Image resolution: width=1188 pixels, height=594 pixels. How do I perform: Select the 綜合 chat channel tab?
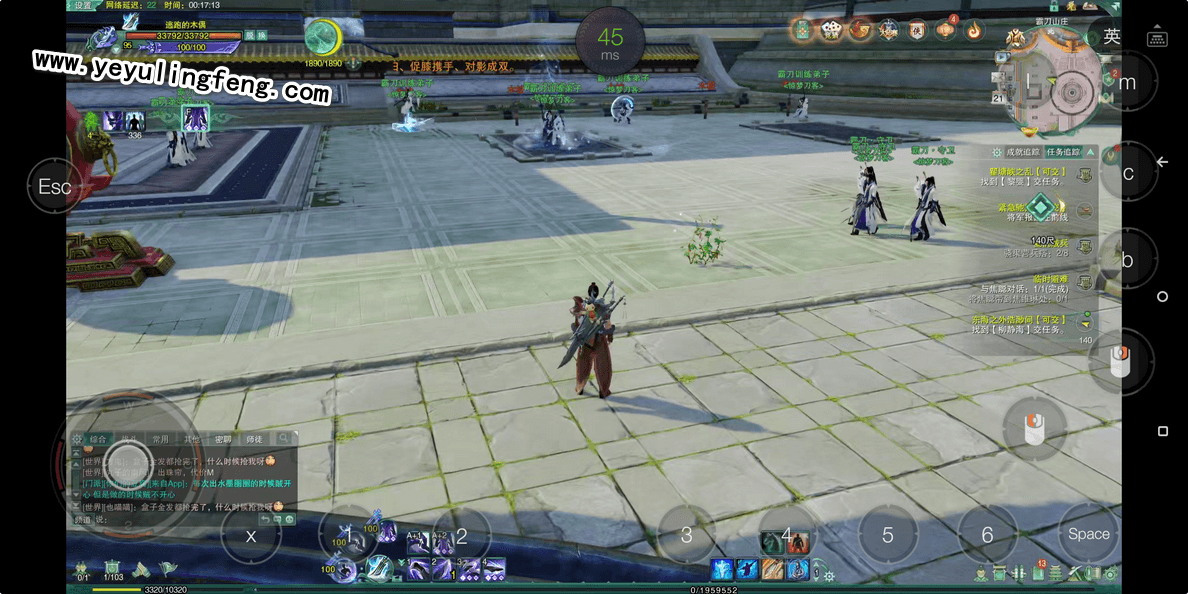(98, 438)
